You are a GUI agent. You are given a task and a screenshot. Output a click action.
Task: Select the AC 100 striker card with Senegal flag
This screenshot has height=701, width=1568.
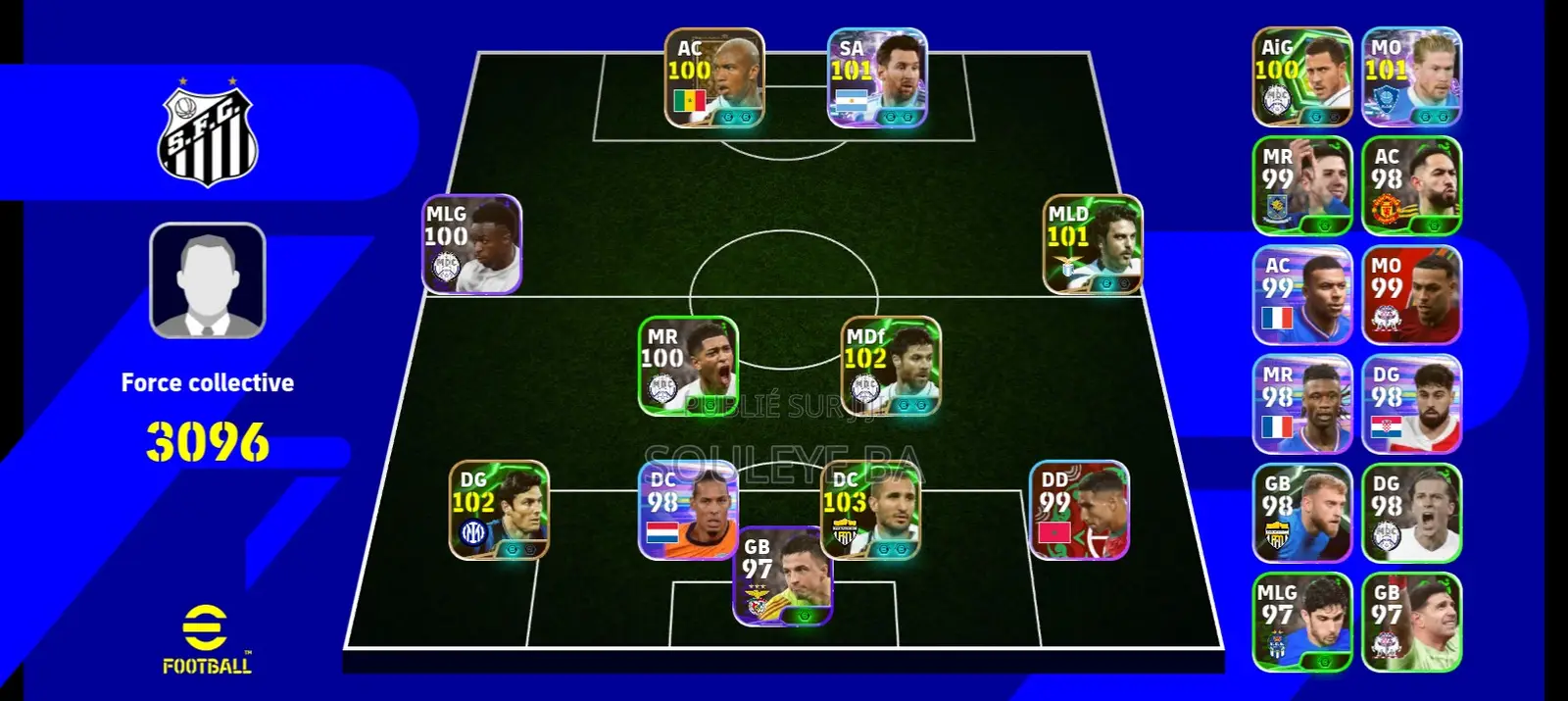[x=714, y=77]
